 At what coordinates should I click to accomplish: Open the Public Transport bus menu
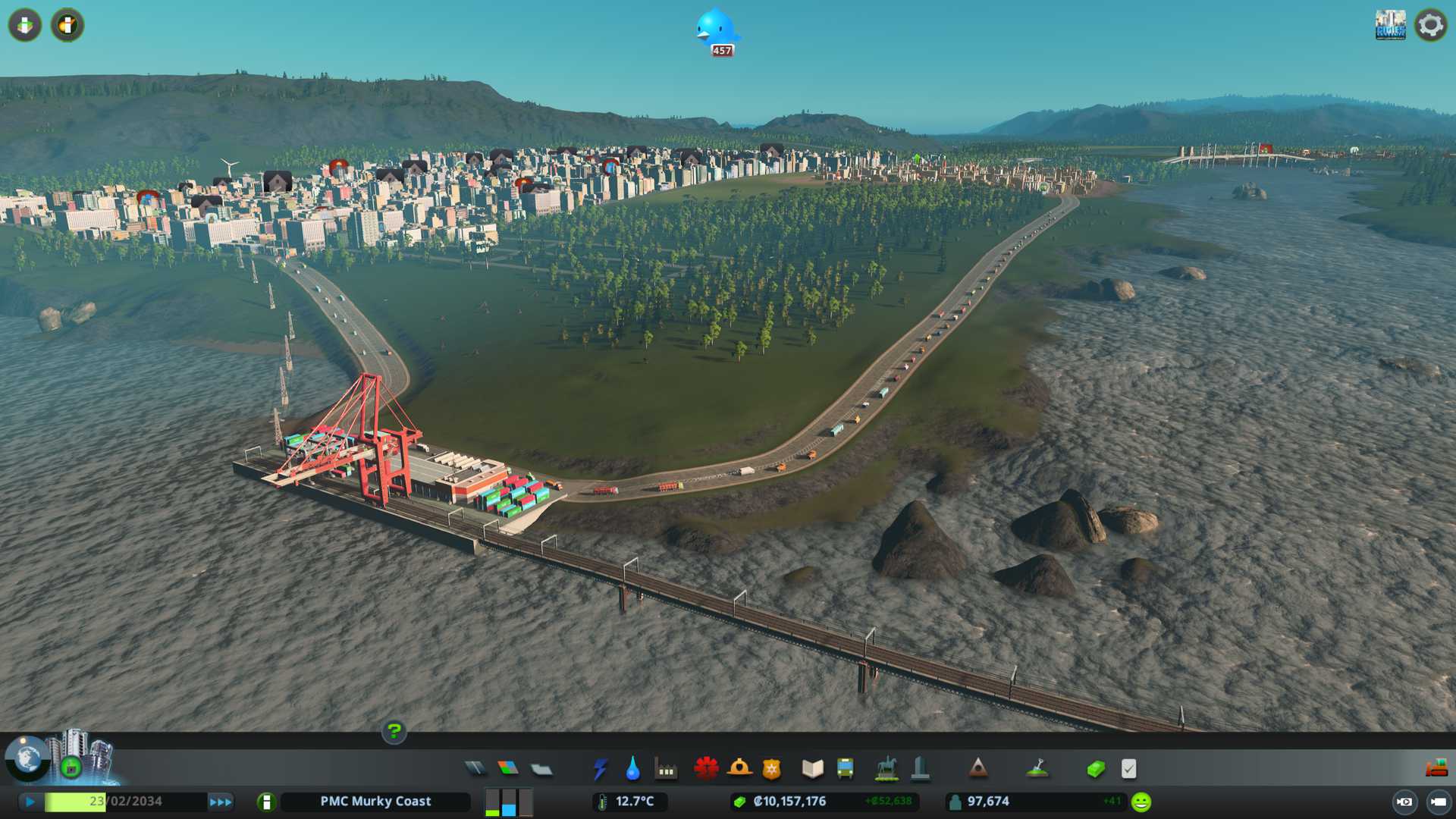point(845,769)
